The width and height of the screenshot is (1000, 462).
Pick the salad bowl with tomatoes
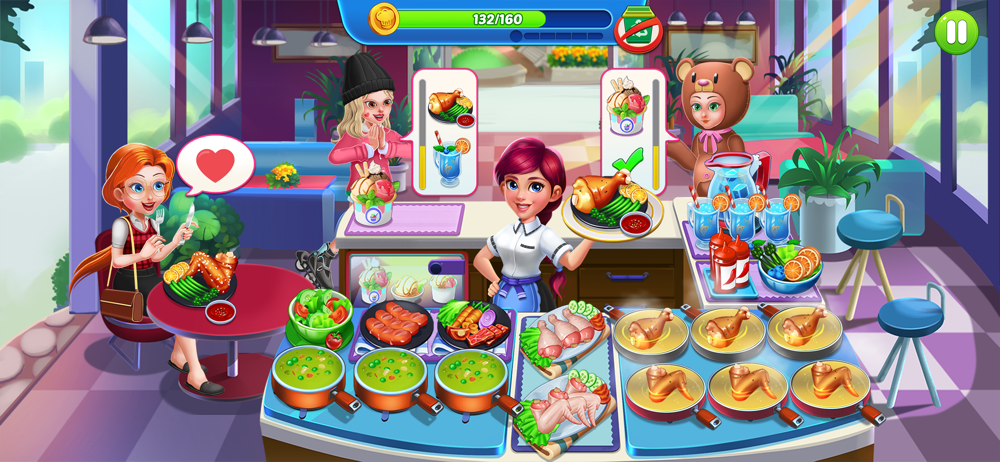point(320,318)
